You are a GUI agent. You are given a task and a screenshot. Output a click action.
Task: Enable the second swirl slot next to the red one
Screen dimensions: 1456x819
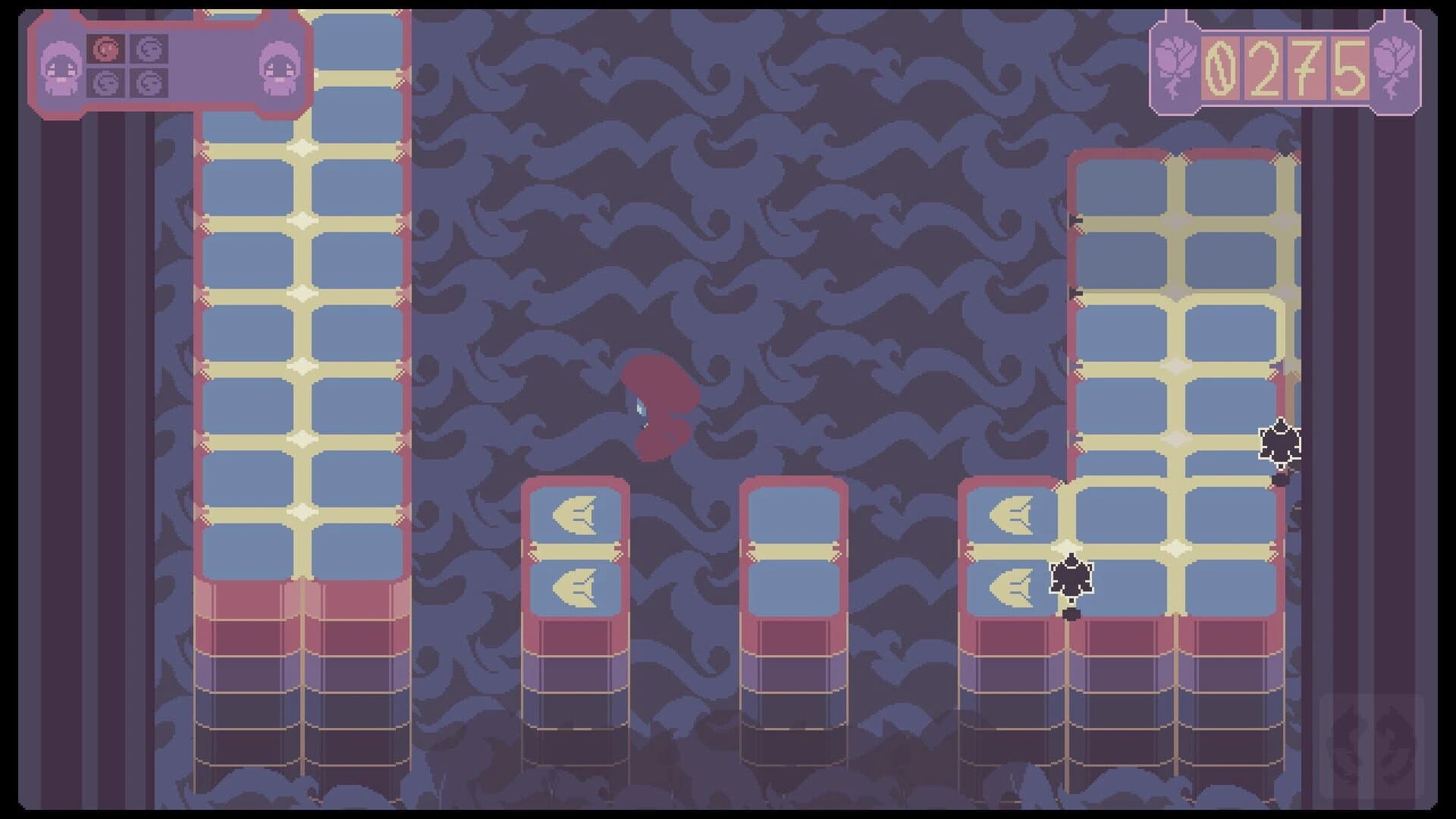click(151, 49)
